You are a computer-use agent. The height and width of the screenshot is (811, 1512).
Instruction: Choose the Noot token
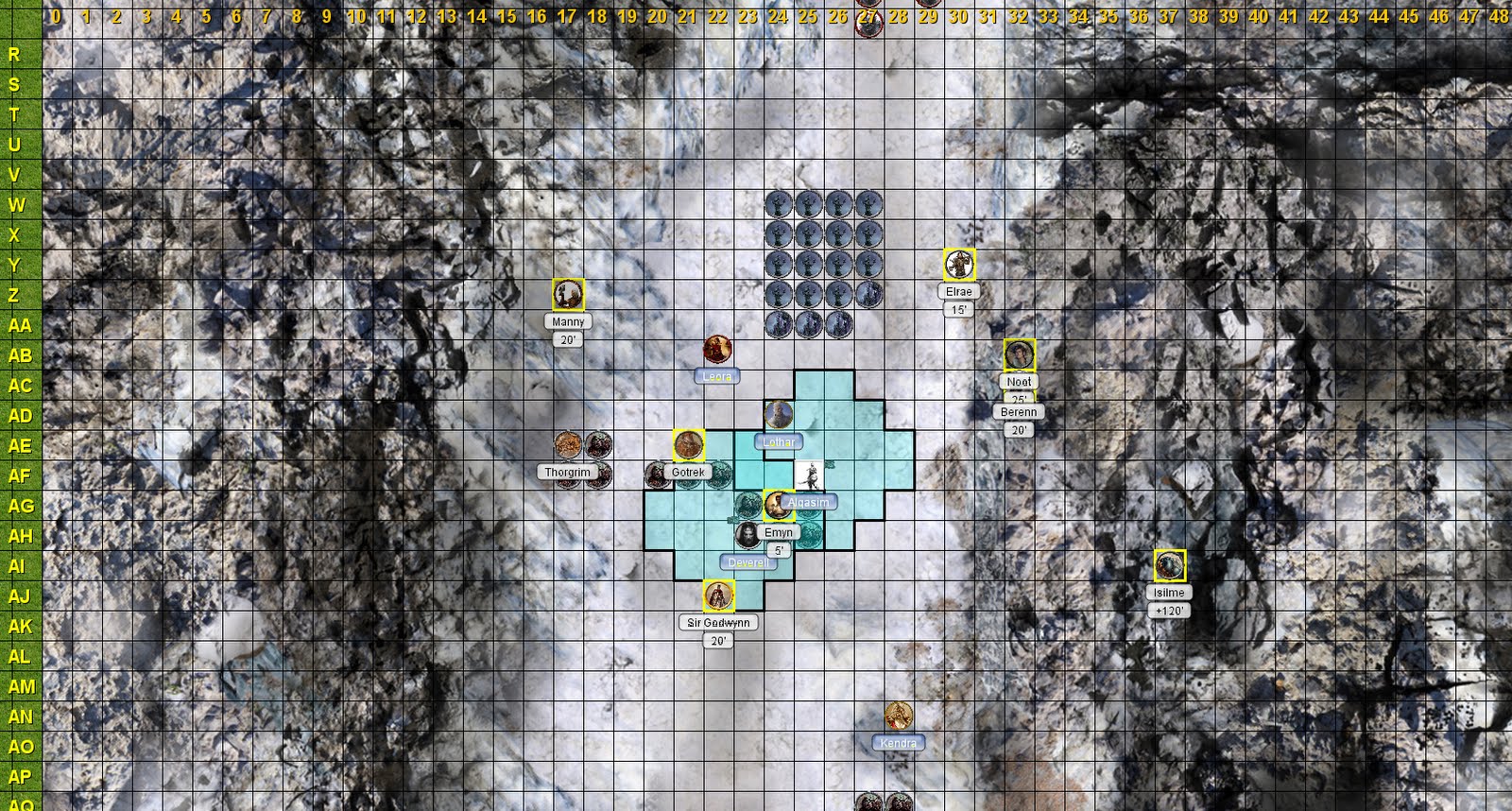pos(1020,355)
